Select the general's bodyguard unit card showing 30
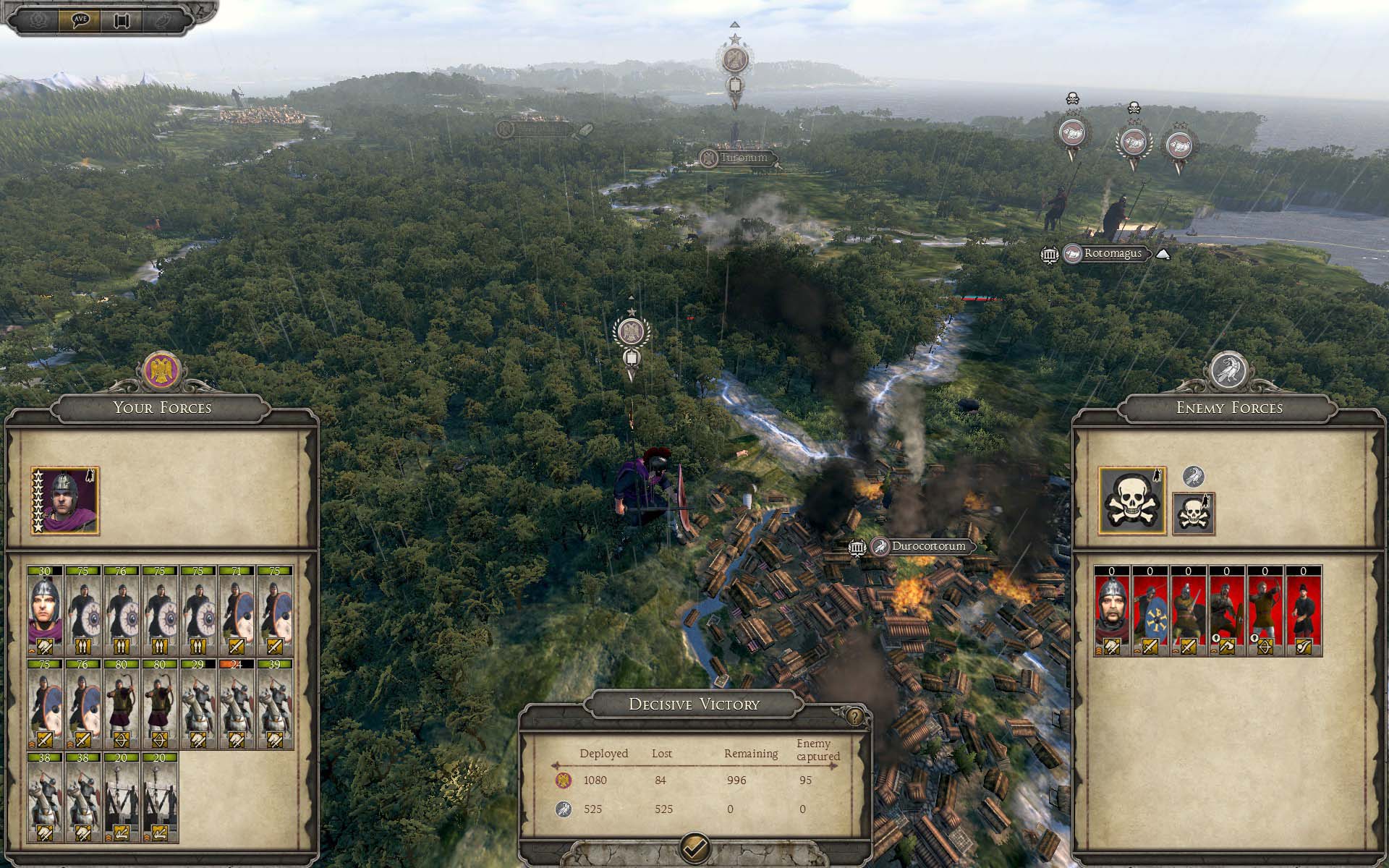This screenshot has height=868, width=1389. 45,610
